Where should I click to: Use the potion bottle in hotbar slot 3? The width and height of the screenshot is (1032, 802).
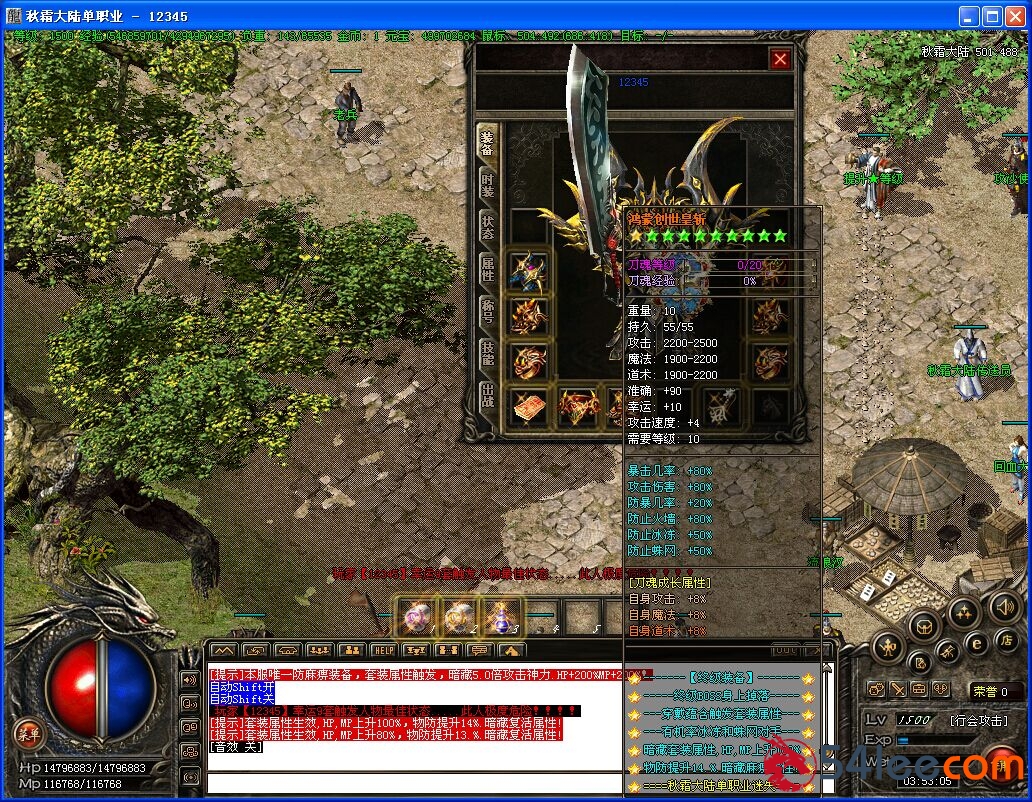point(501,617)
